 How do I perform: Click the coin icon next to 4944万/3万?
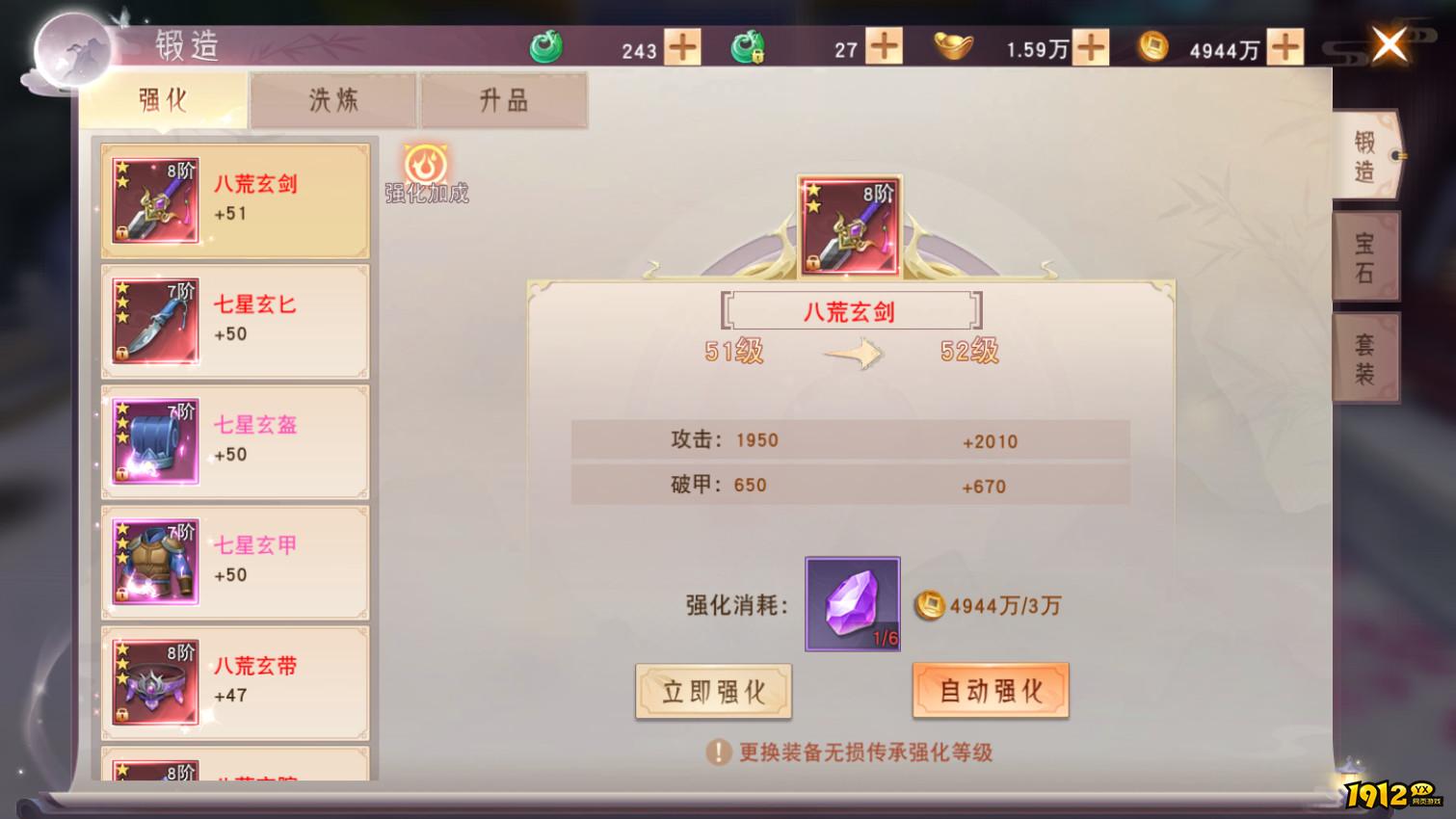pos(927,607)
